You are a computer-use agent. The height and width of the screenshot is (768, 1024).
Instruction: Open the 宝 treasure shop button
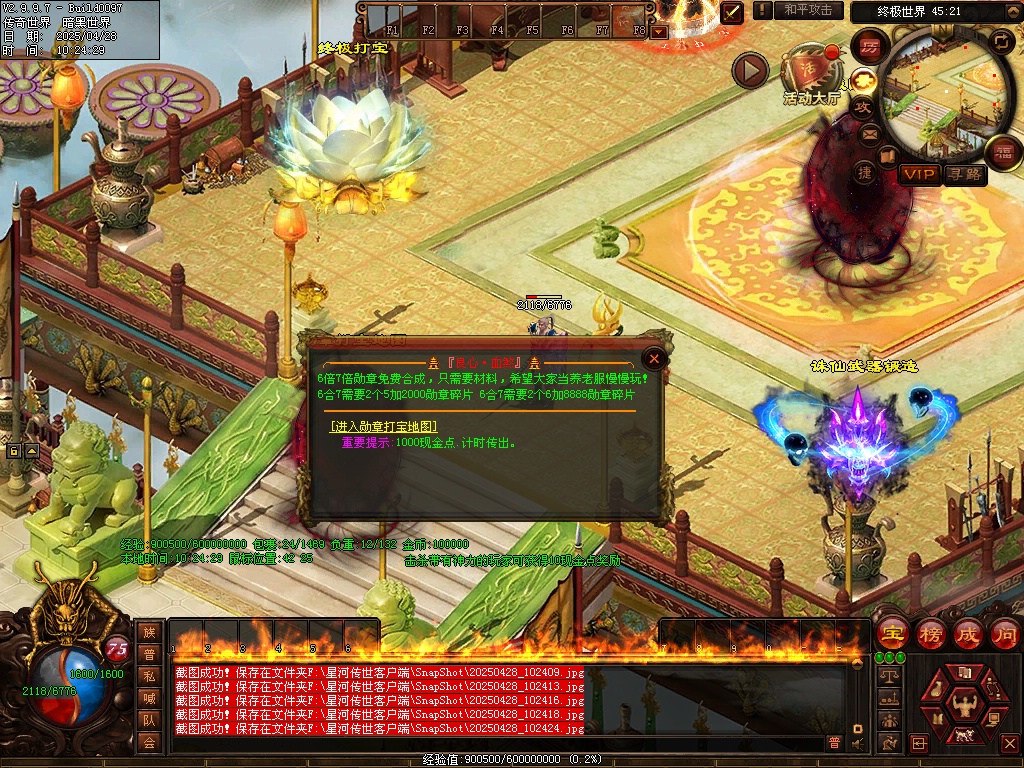(892, 633)
